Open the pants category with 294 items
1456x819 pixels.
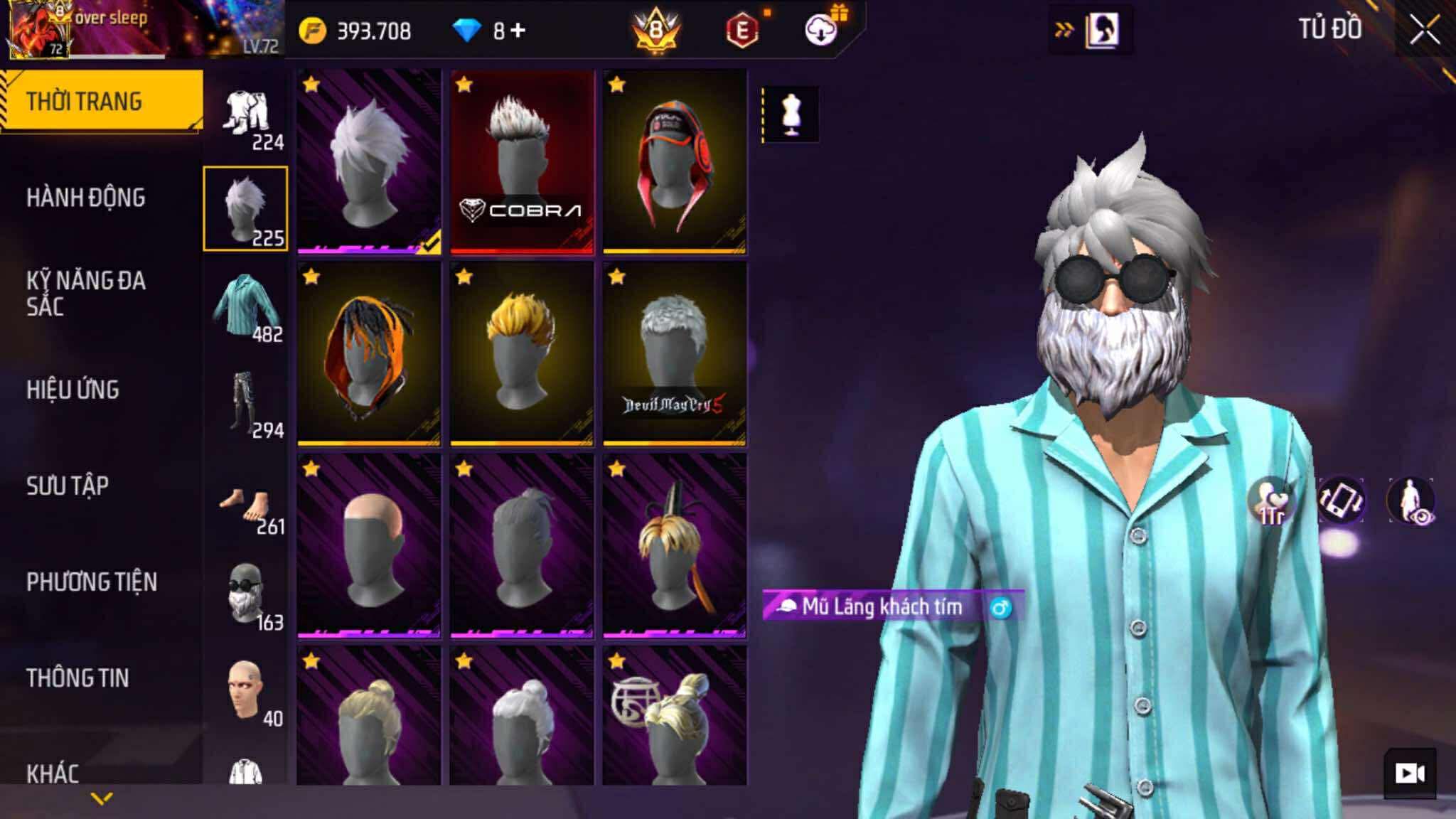click(246, 402)
